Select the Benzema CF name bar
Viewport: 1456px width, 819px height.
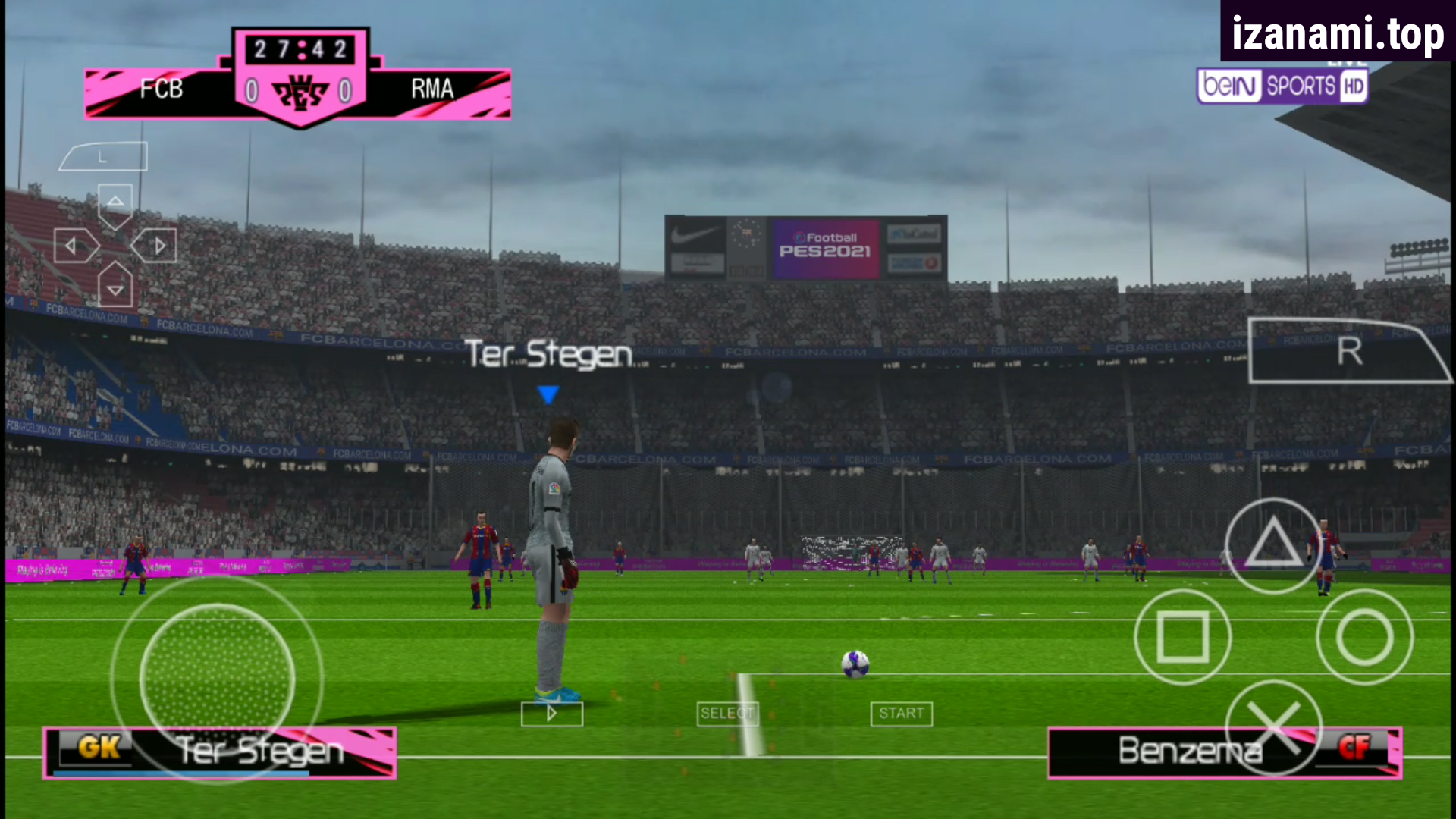1221,752
